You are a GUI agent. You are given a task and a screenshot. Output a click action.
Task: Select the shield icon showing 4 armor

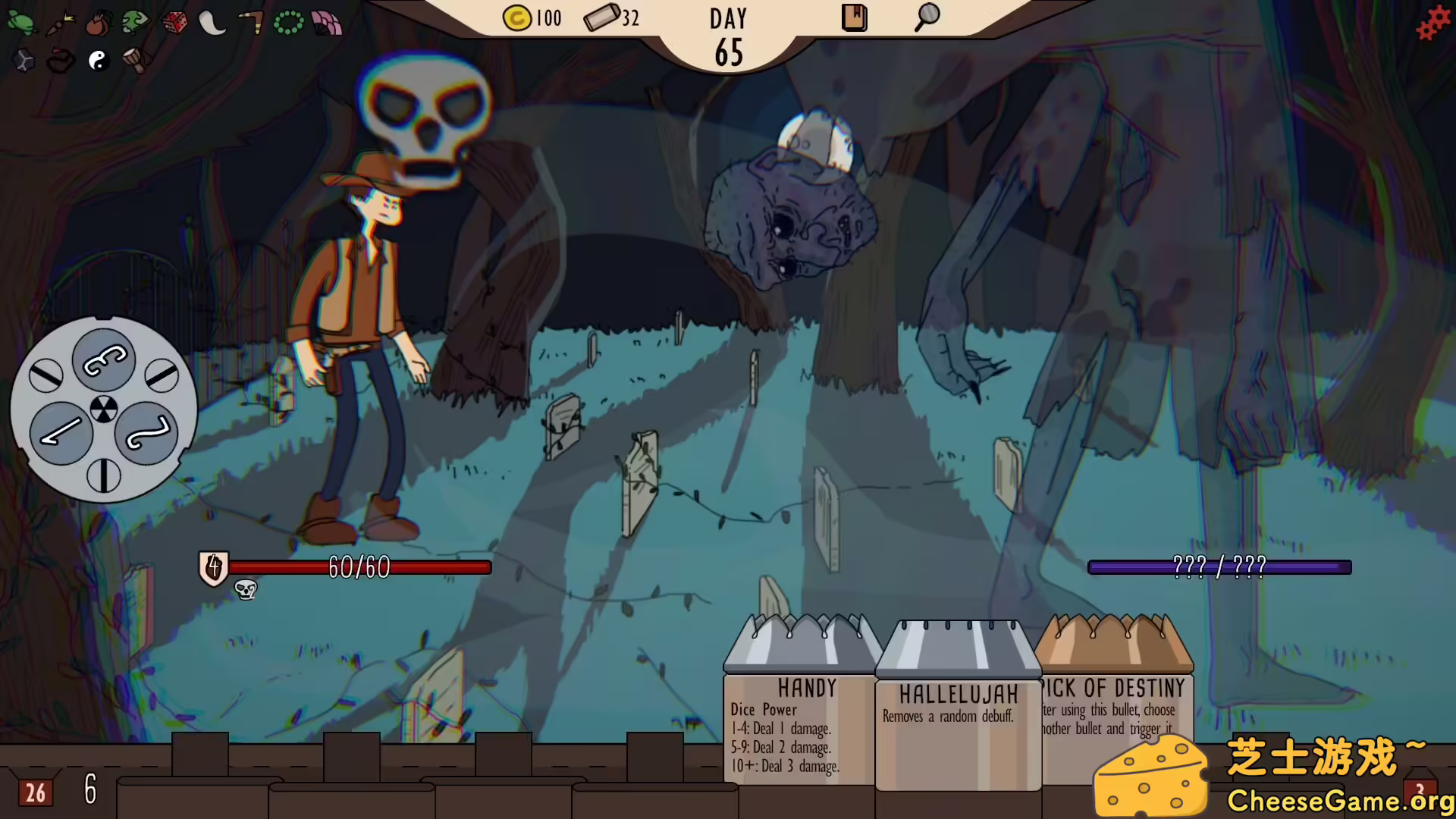click(213, 568)
